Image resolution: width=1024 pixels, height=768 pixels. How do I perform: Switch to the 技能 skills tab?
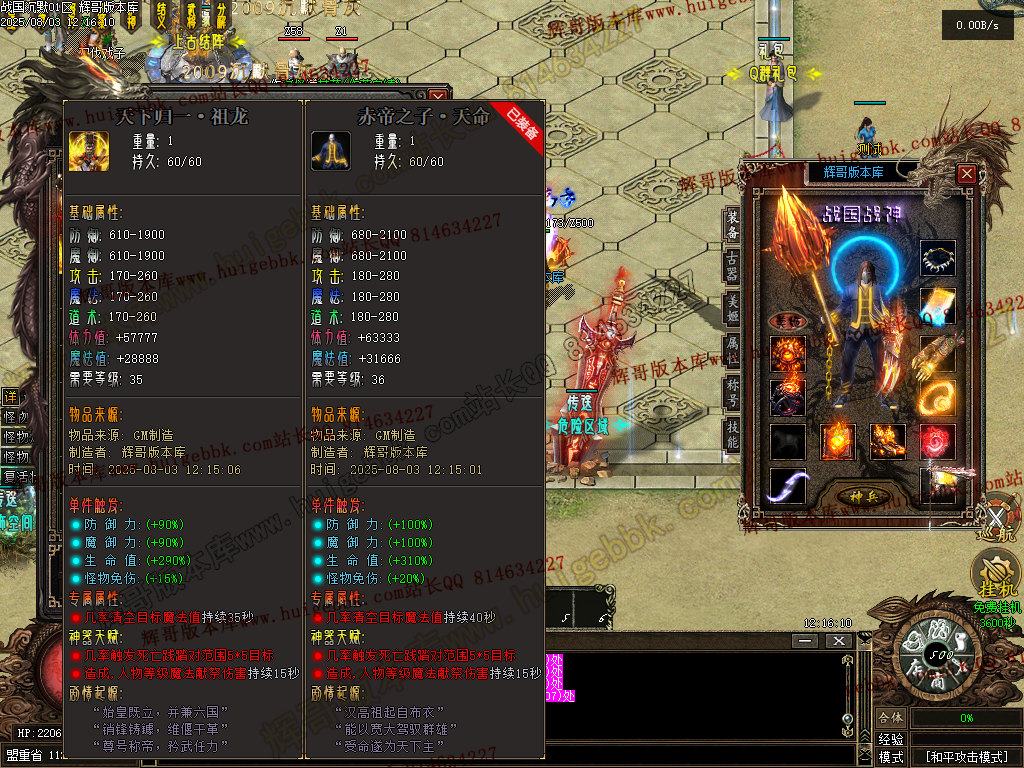point(733,432)
